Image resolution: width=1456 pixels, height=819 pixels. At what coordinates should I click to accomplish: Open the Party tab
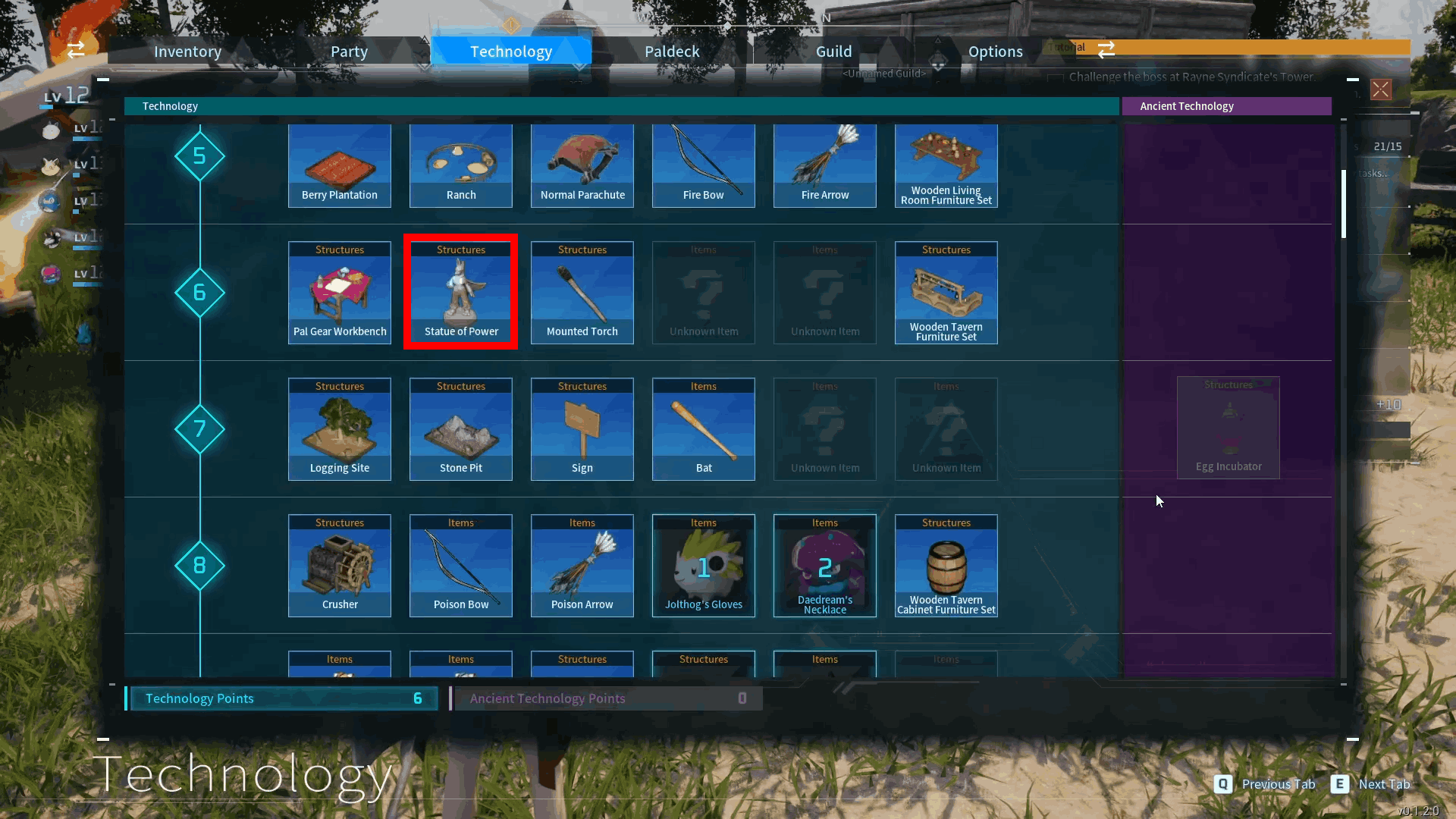[349, 52]
